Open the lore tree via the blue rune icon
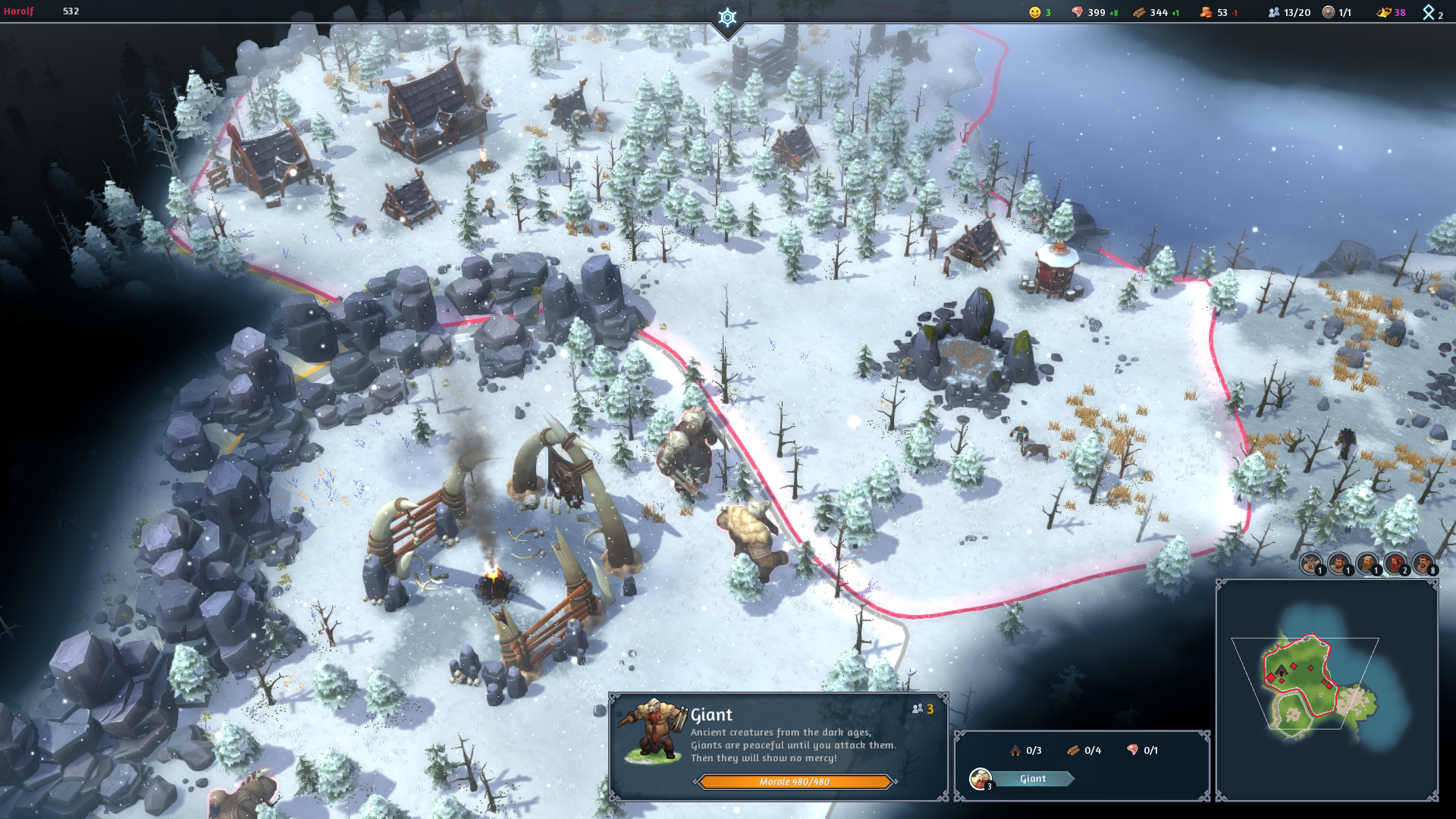 pyautogui.click(x=1429, y=12)
